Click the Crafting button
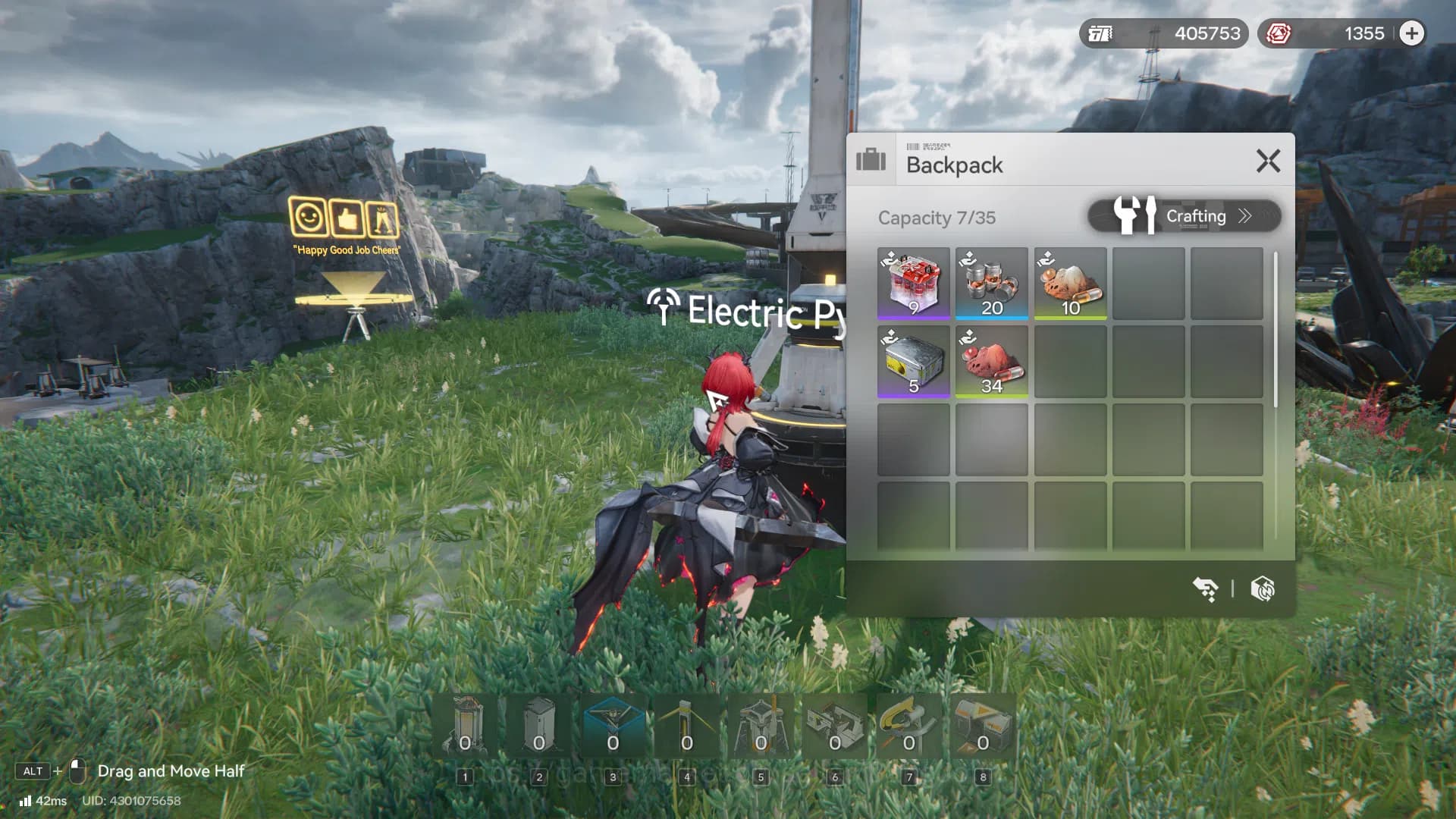Image resolution: width=1456 pixels, height=819 pixels. click(x=1197, y=216)
